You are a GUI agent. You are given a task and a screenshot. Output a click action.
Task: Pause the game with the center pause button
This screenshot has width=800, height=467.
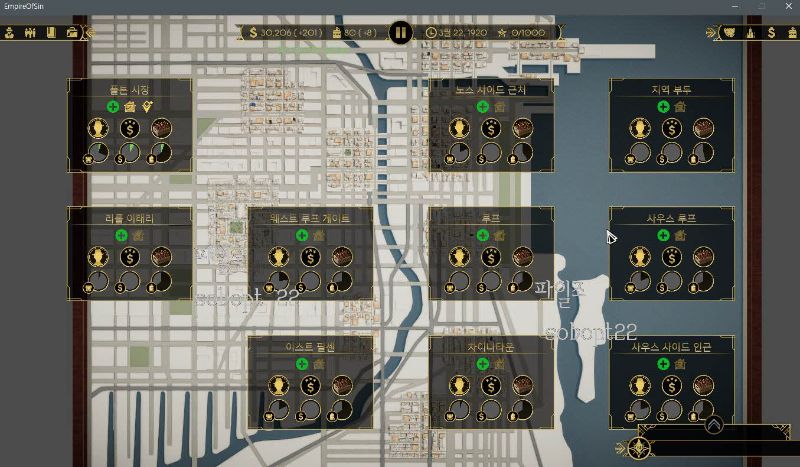(x=400, y=33)
